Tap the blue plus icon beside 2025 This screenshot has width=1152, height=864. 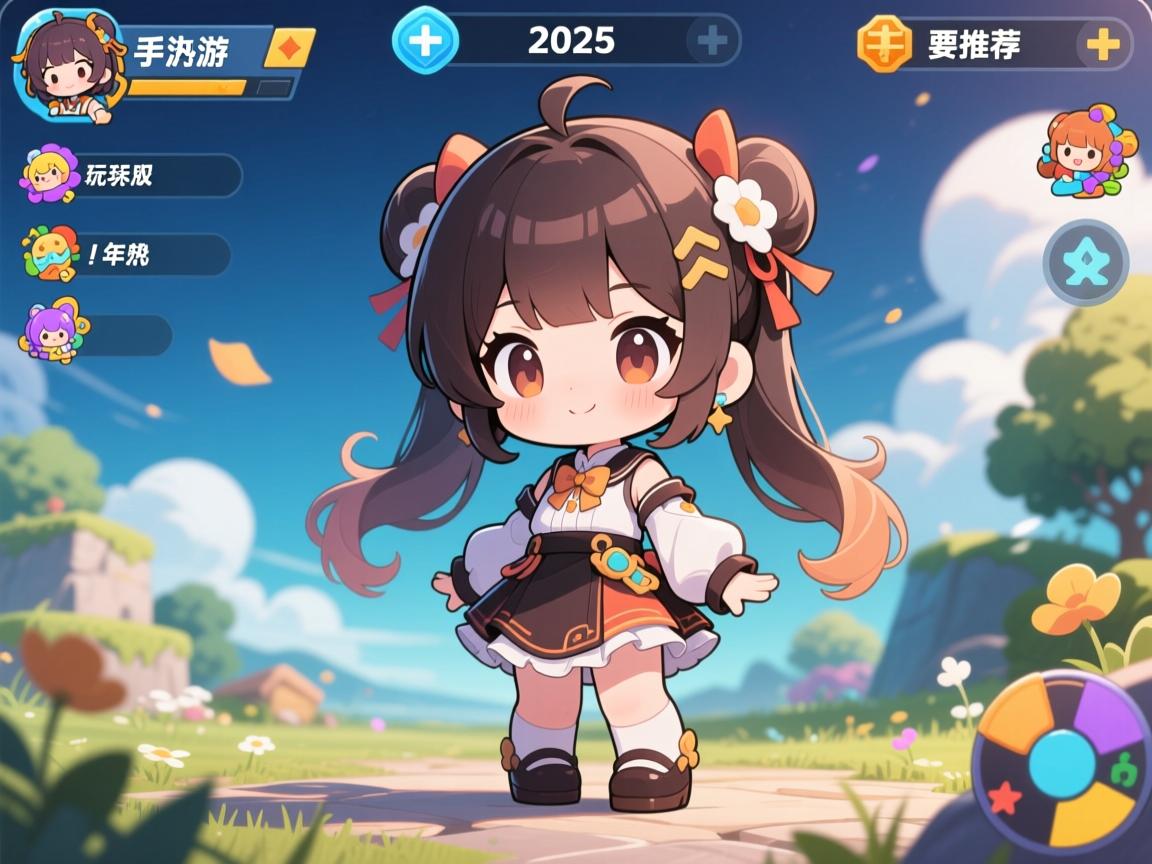point(426,41)
